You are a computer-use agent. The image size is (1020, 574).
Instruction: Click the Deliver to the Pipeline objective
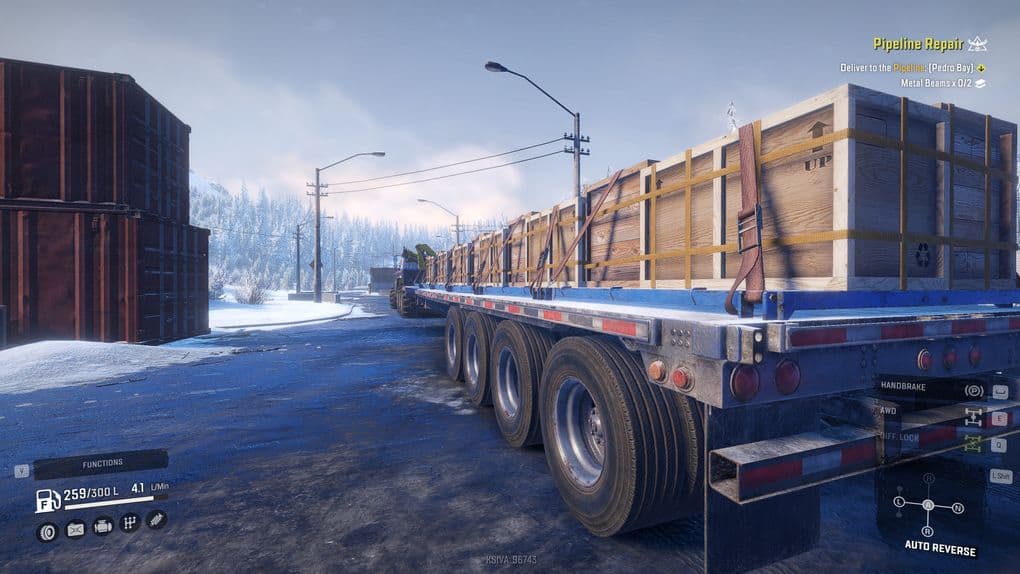[906, 68]
